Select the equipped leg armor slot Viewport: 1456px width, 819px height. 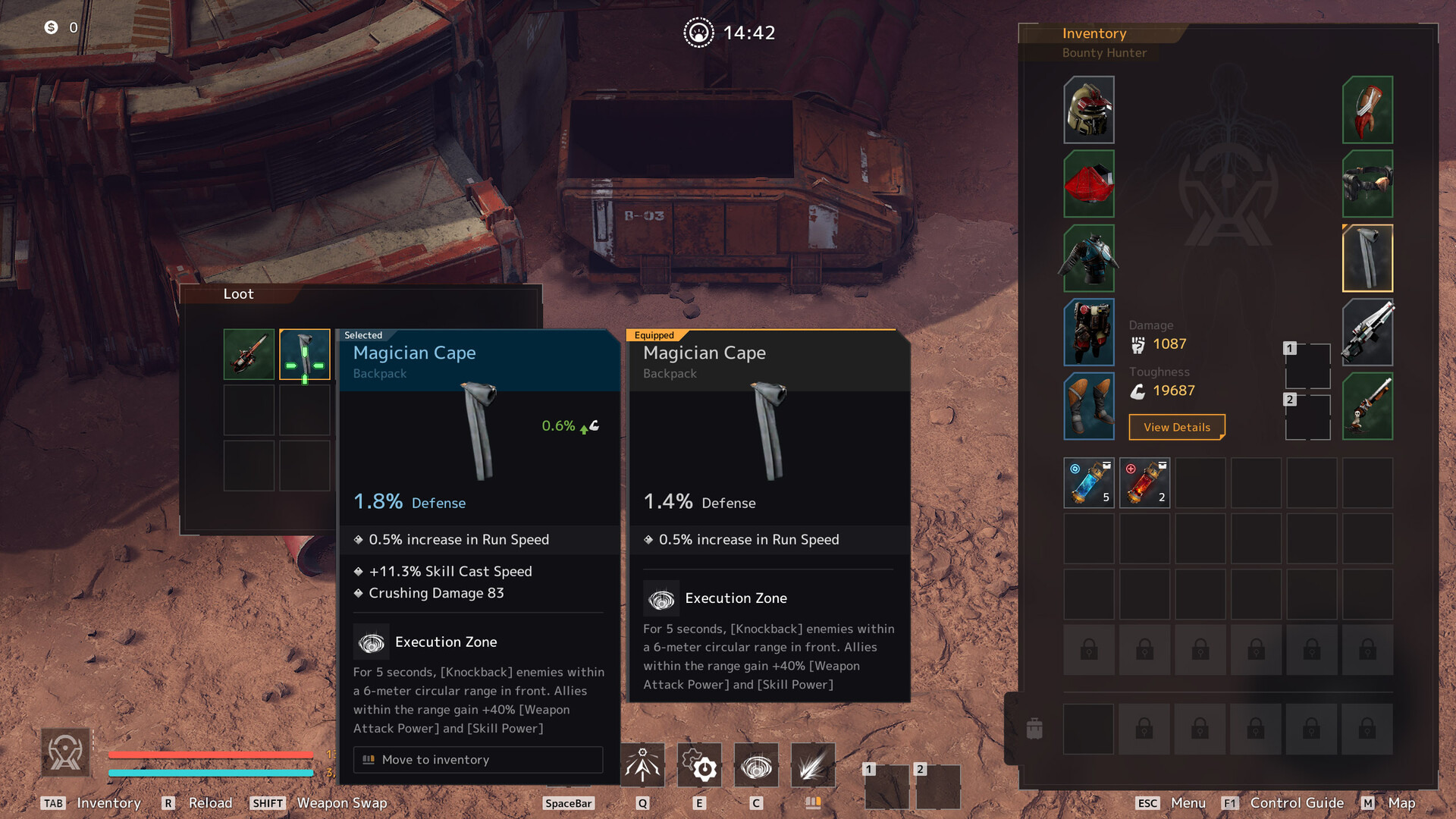click(x=1088, y=332)
